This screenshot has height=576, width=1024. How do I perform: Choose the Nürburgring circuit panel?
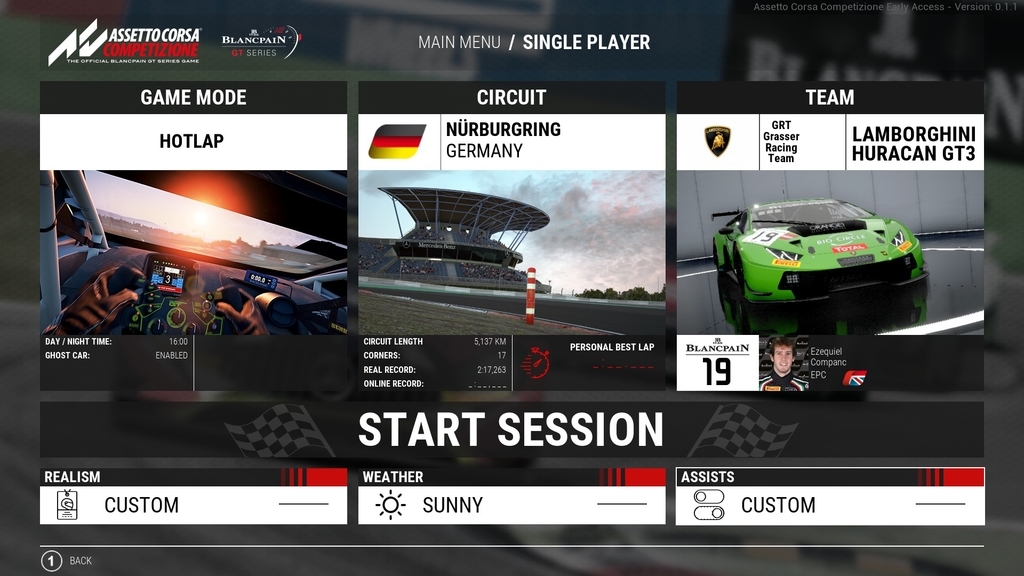pos(511,141)
